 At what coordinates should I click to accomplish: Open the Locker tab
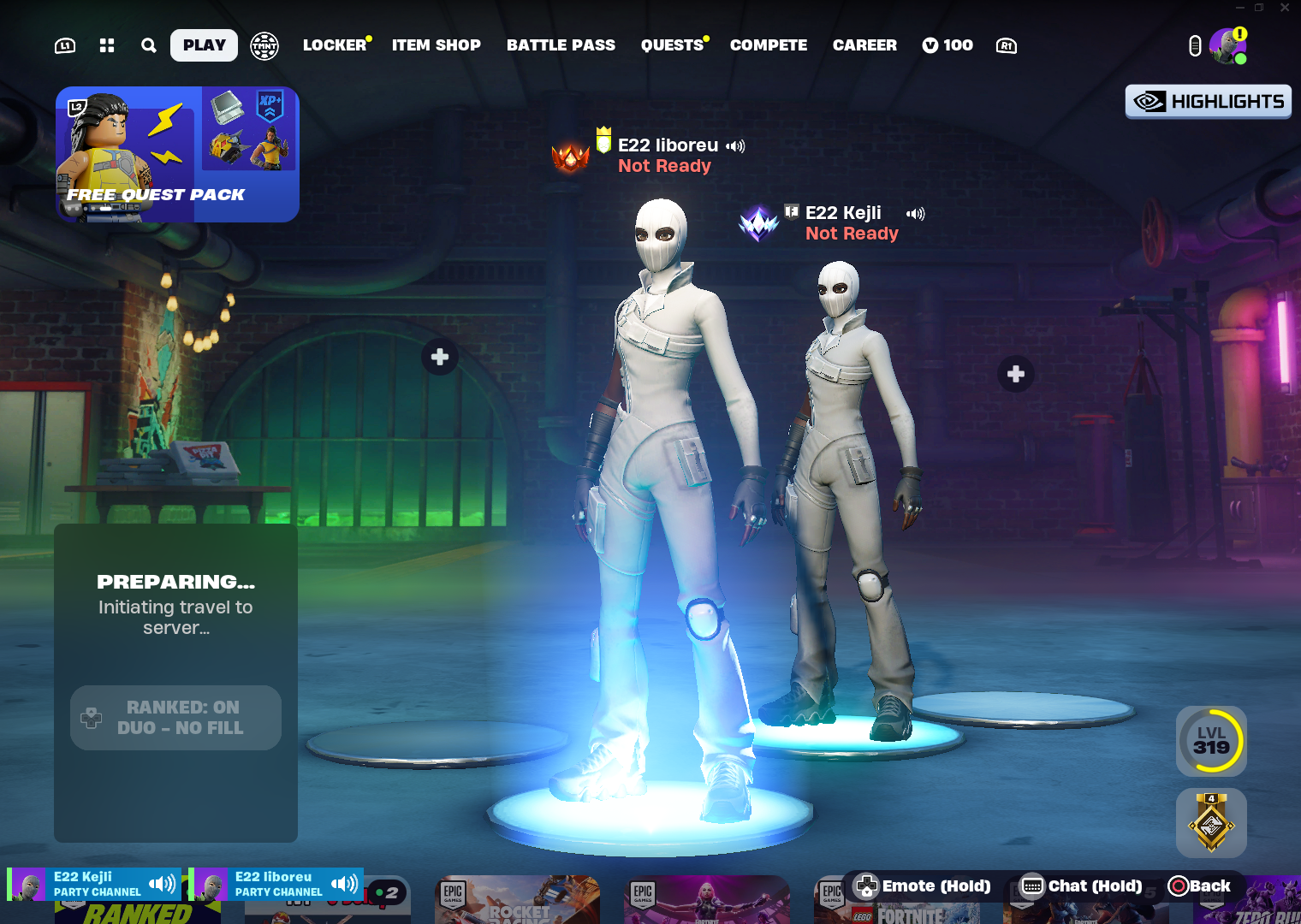335,45
